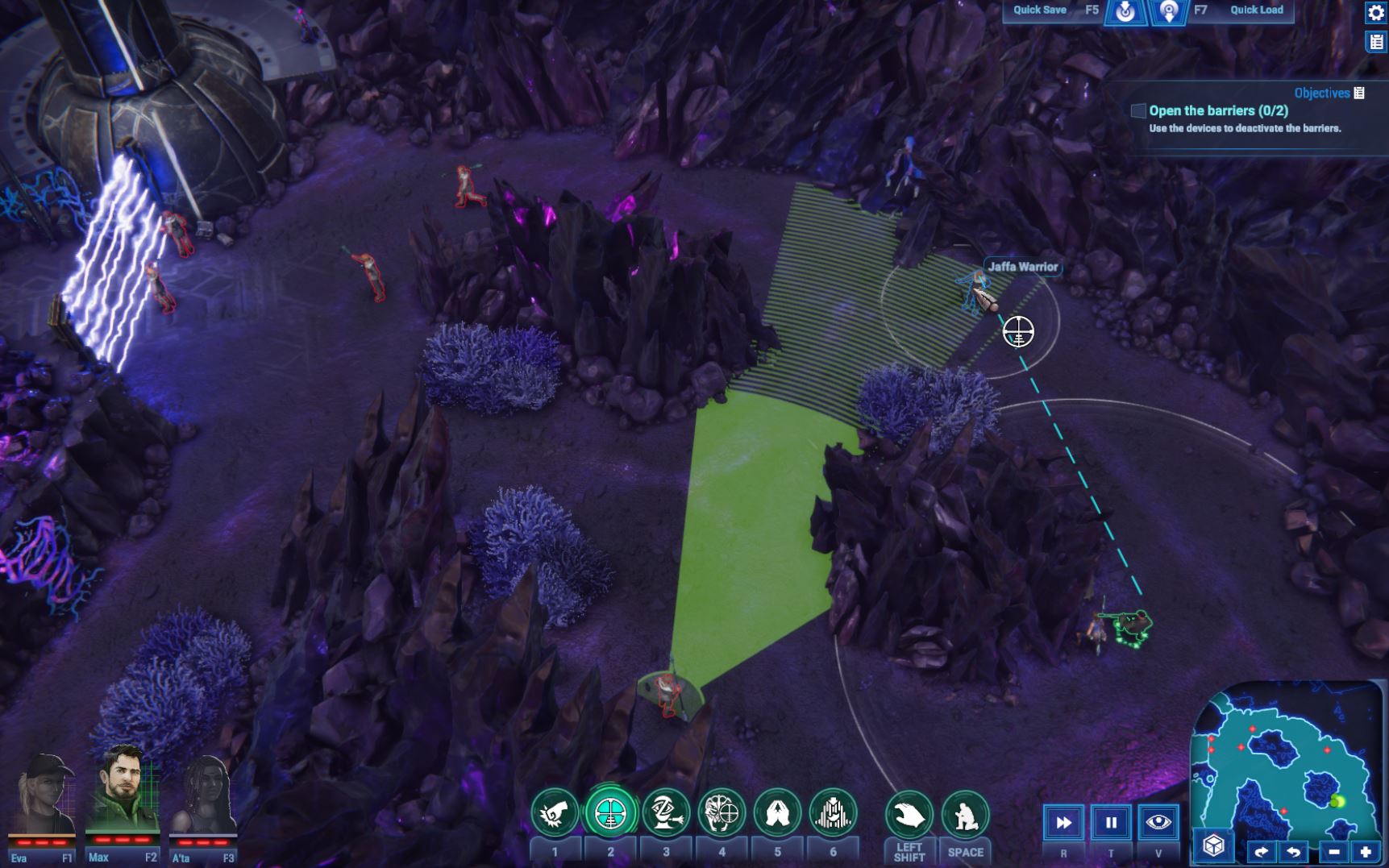Click the Quick Save disc button
The image size is (1389, 868).
point(1125,11)
